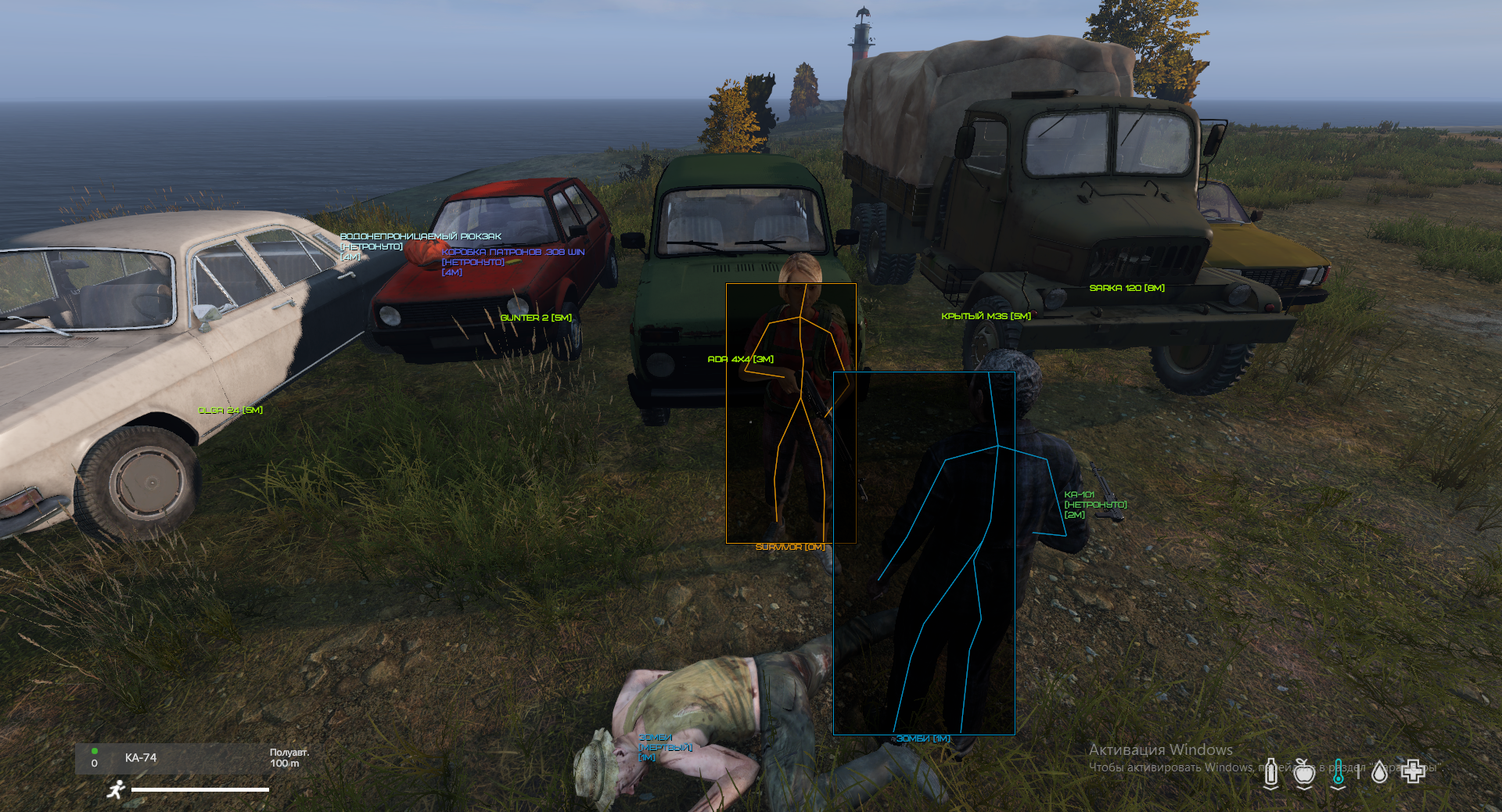Toggle the downward chevron under the bottle icon

click(x=1271, y=789)
